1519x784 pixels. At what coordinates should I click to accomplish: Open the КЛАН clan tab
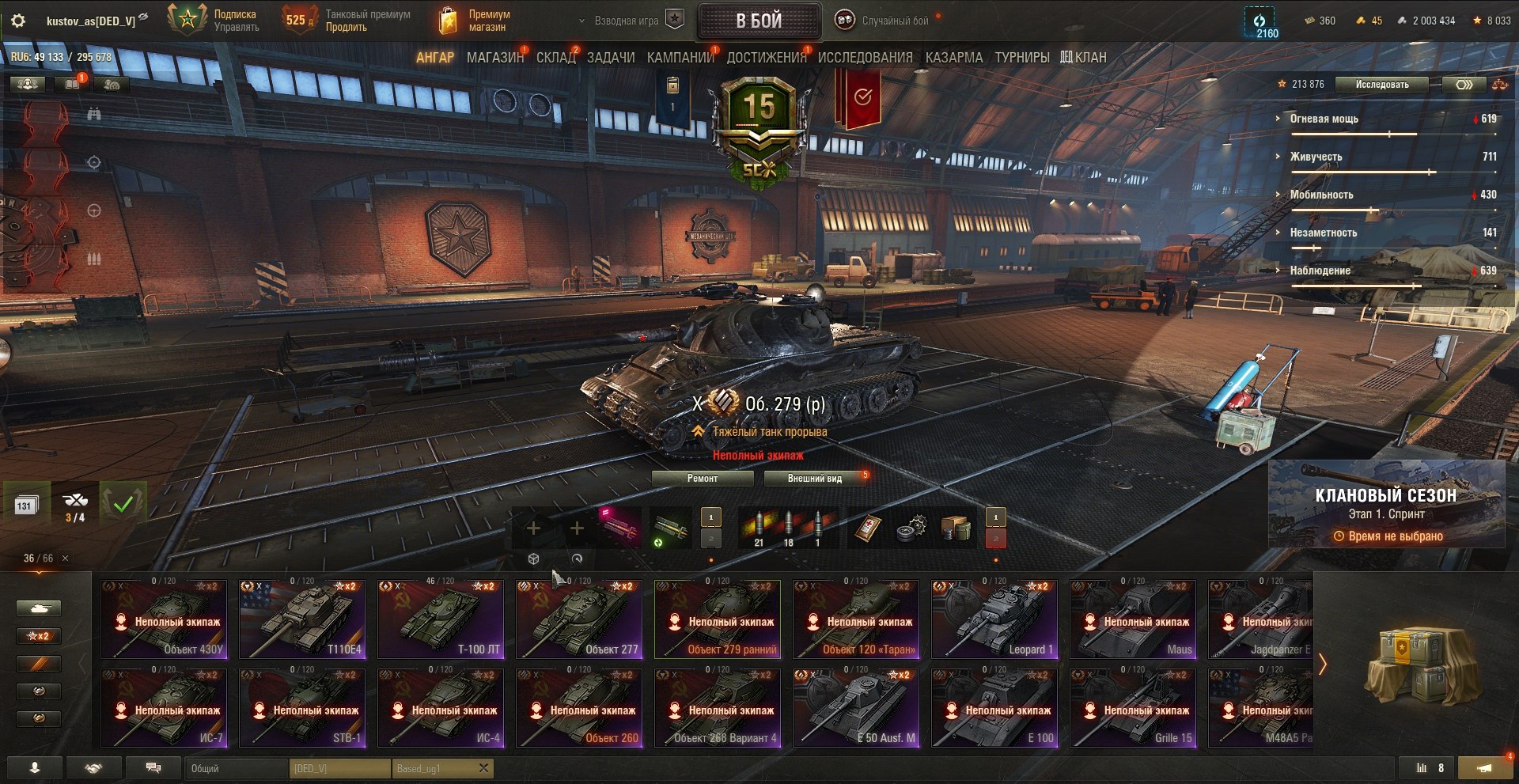[x=1083, y=58]
